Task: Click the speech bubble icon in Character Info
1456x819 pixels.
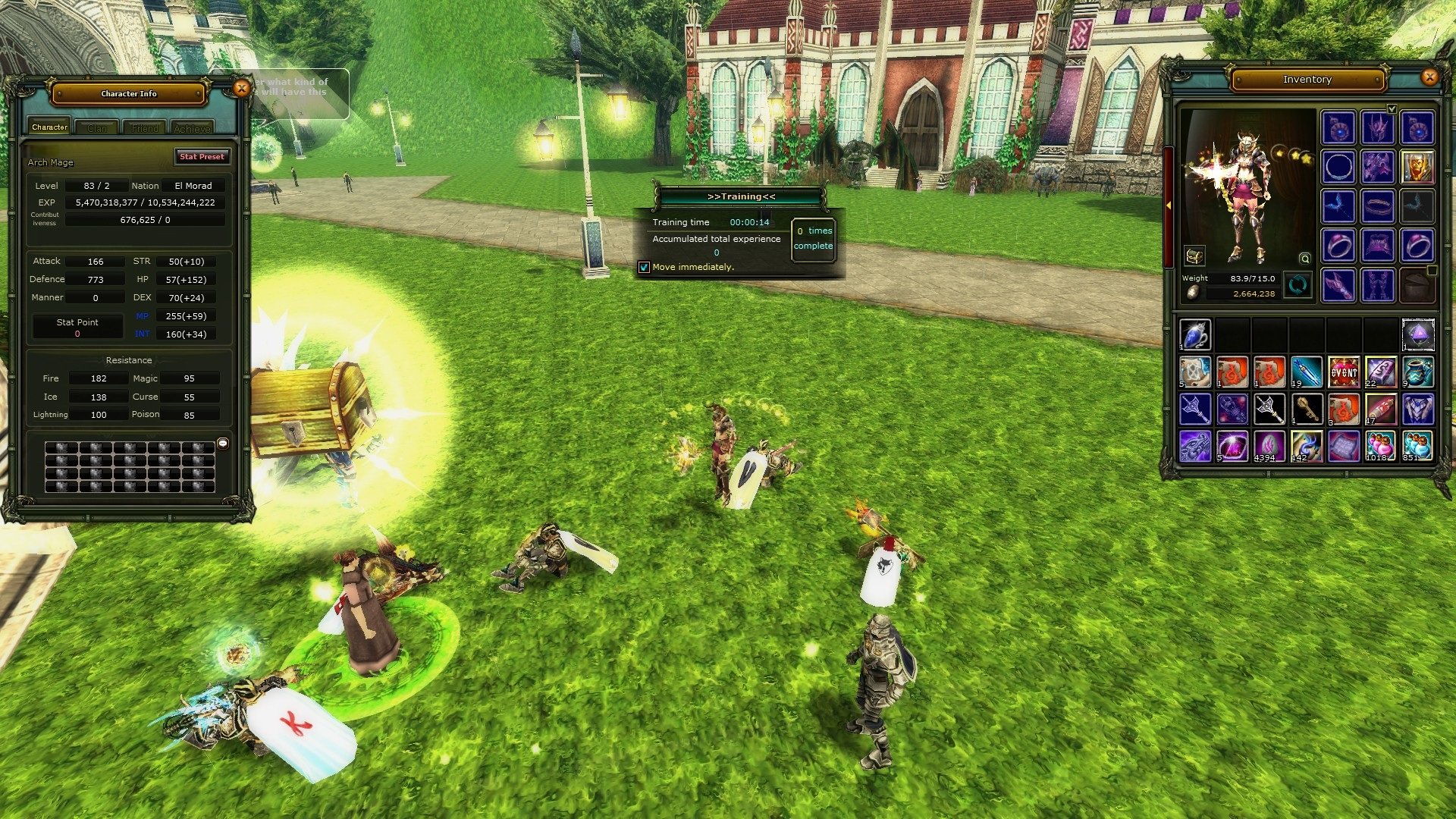Action: coord(223,444)
